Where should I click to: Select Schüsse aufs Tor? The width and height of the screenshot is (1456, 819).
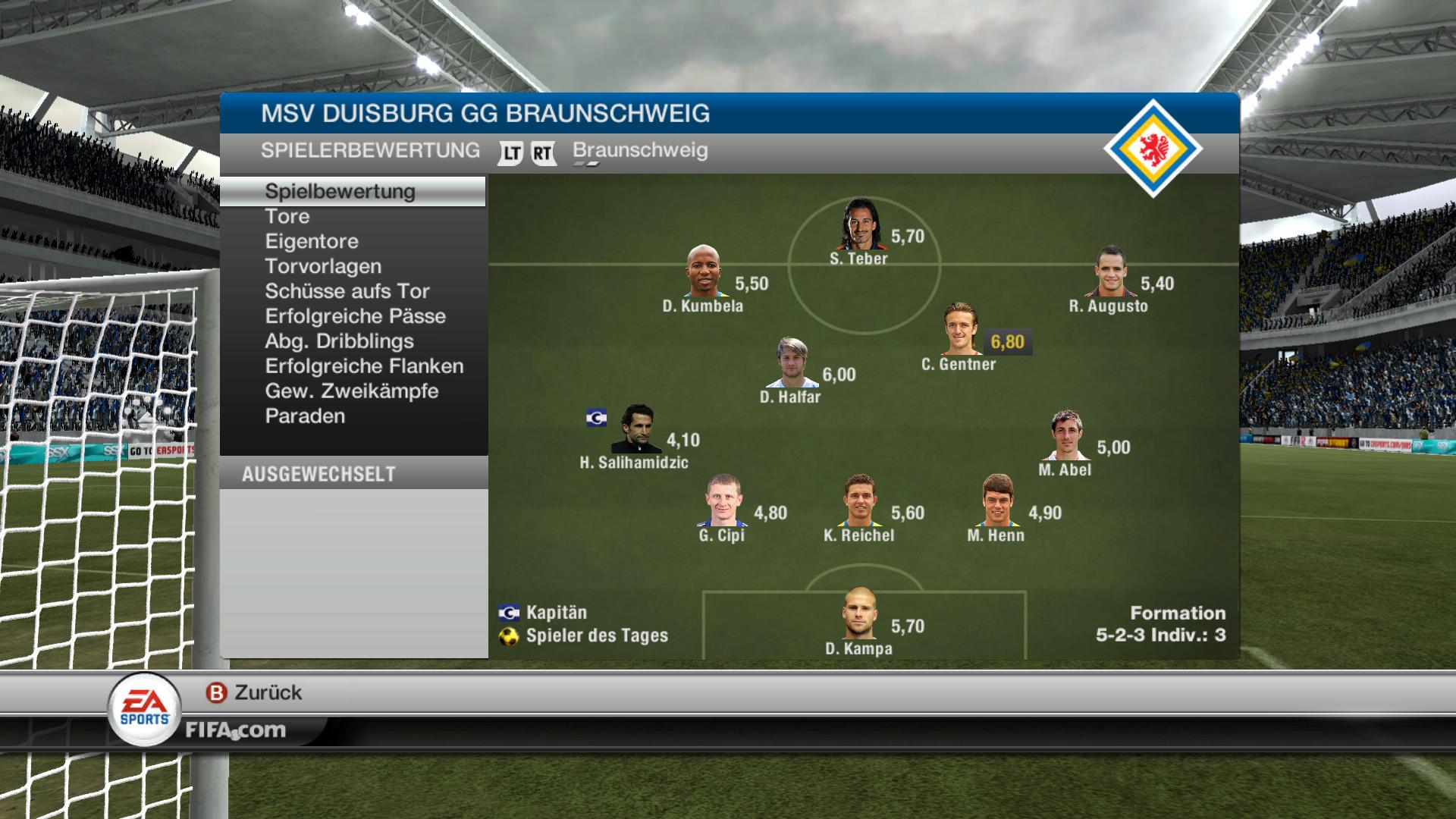[347, 291]
